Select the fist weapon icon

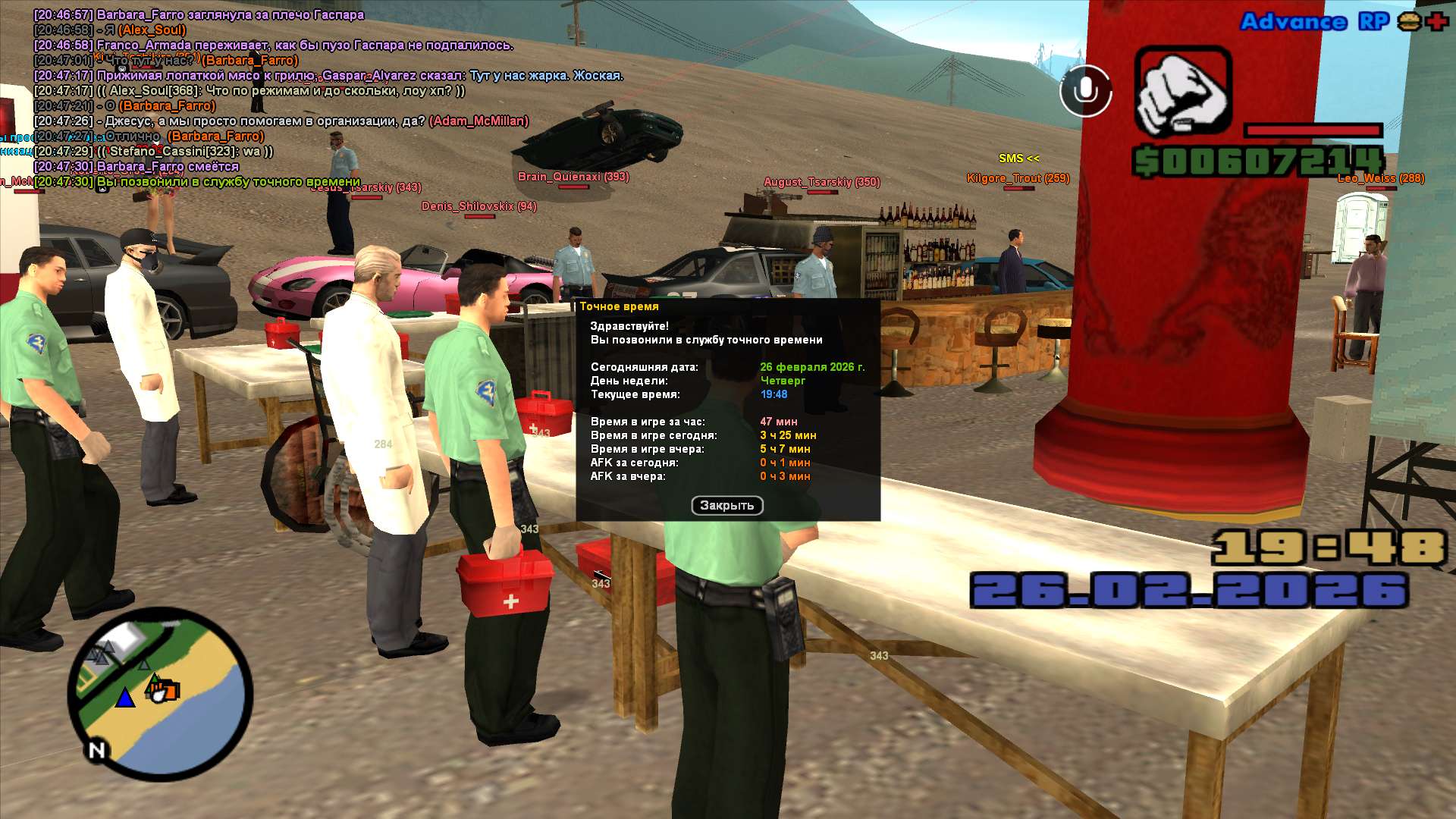(1182, 93)
